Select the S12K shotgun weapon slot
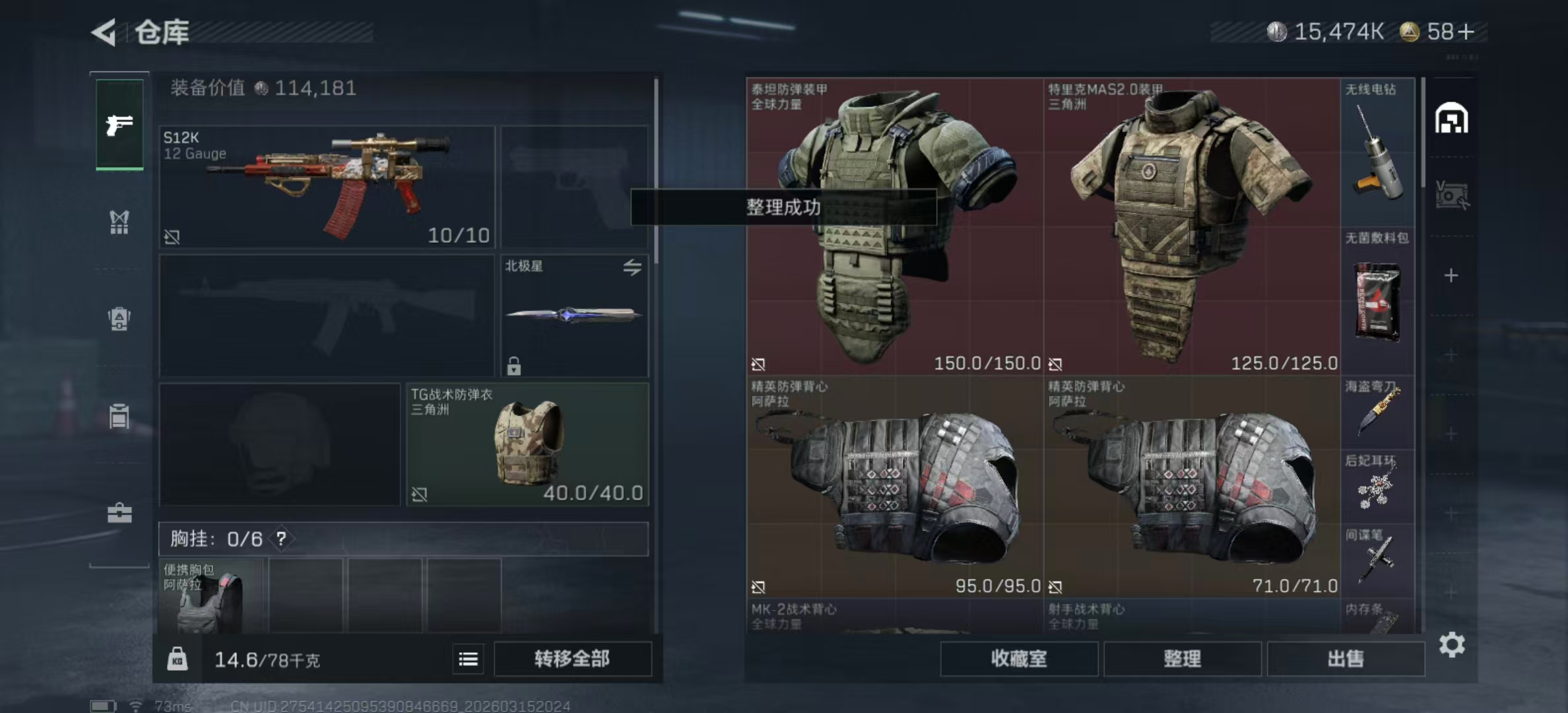The width and height of the screenshot is (1568, 713). (327, 187)
